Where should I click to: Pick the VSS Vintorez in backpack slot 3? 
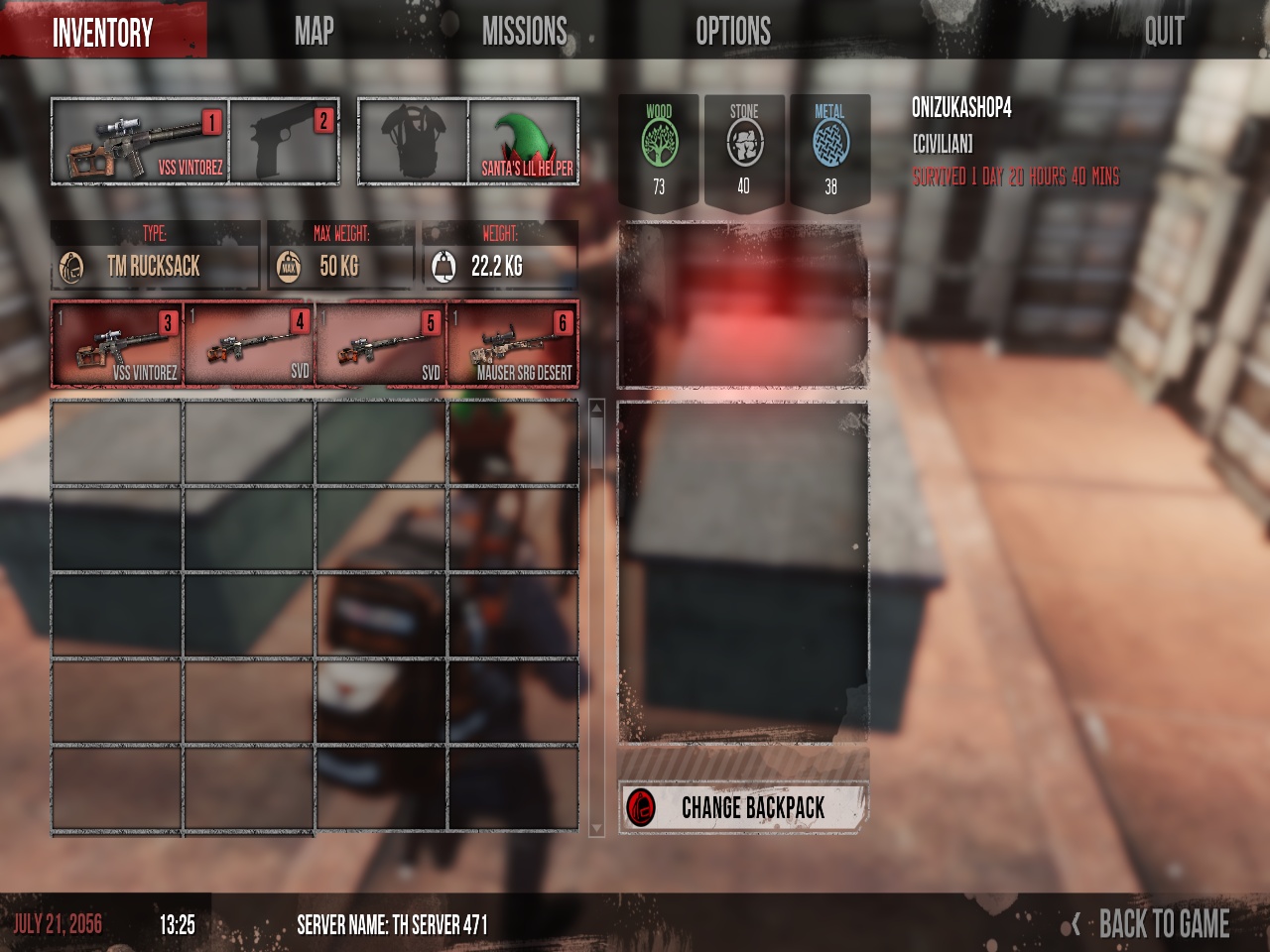pos(117,344)
